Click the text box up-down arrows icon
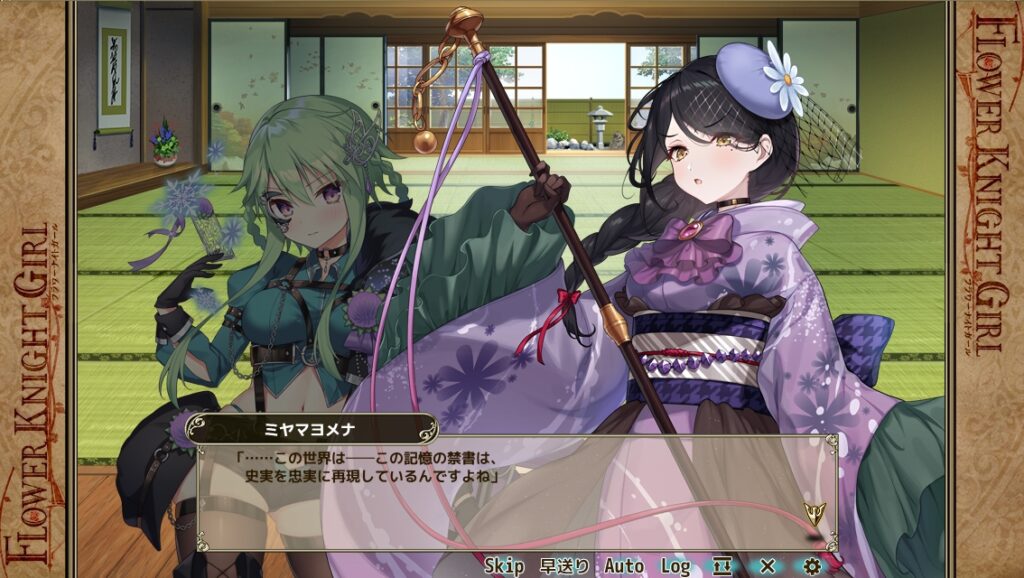1024x578 pixels. coord(722,566)
